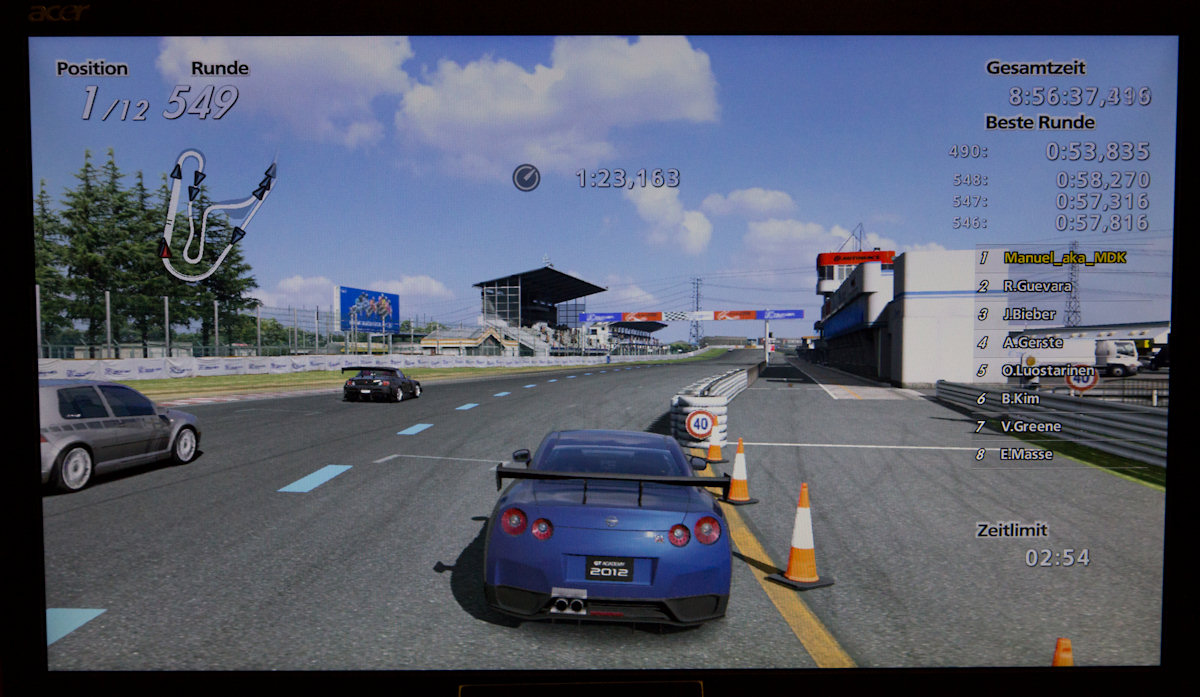Select the A.Gerste standings row
The width and height of the screenshot is (1200, 697).
[1031, 342]
